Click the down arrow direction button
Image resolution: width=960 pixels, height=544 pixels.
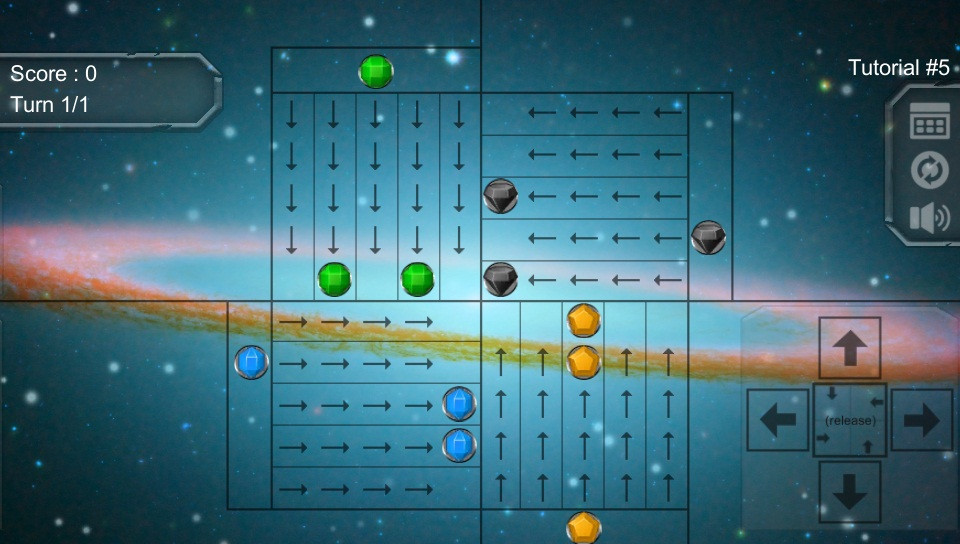pos(850,492)
